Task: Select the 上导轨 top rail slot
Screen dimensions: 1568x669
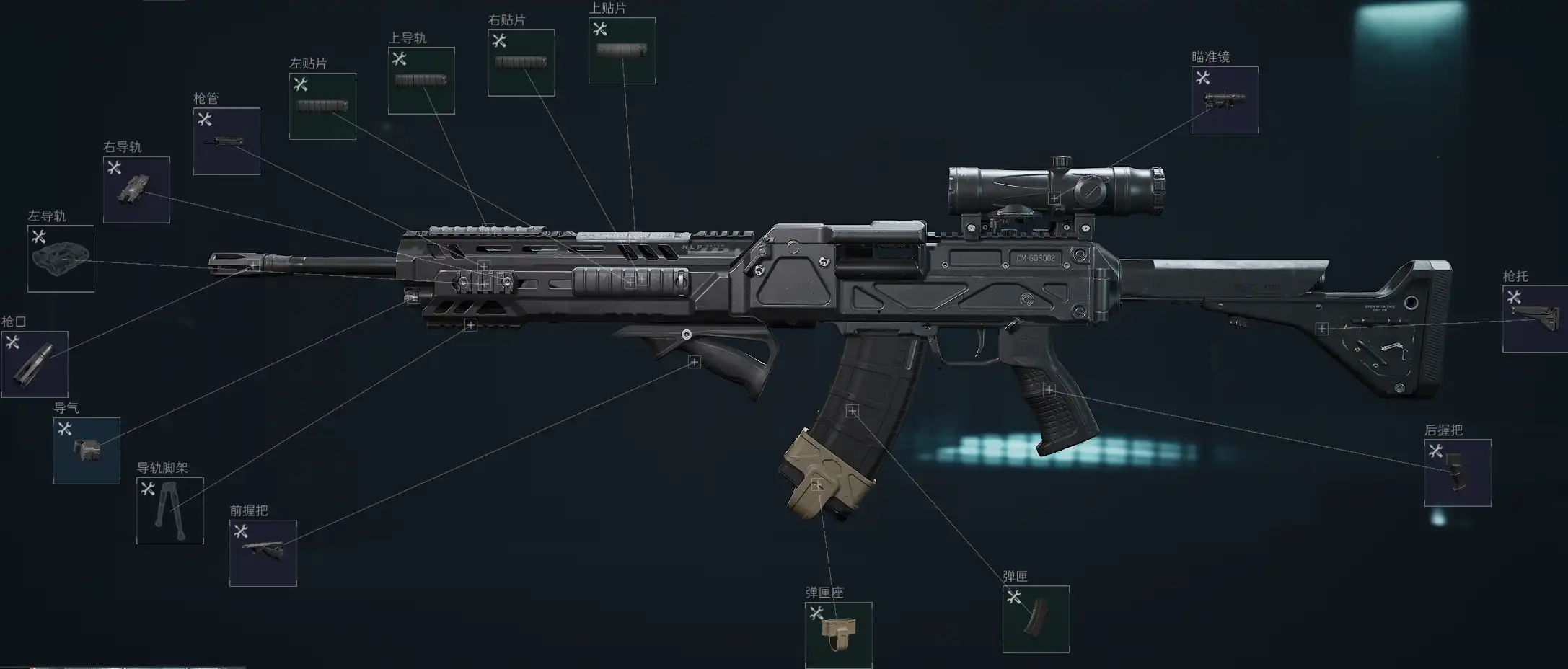Action: [421, 81]
